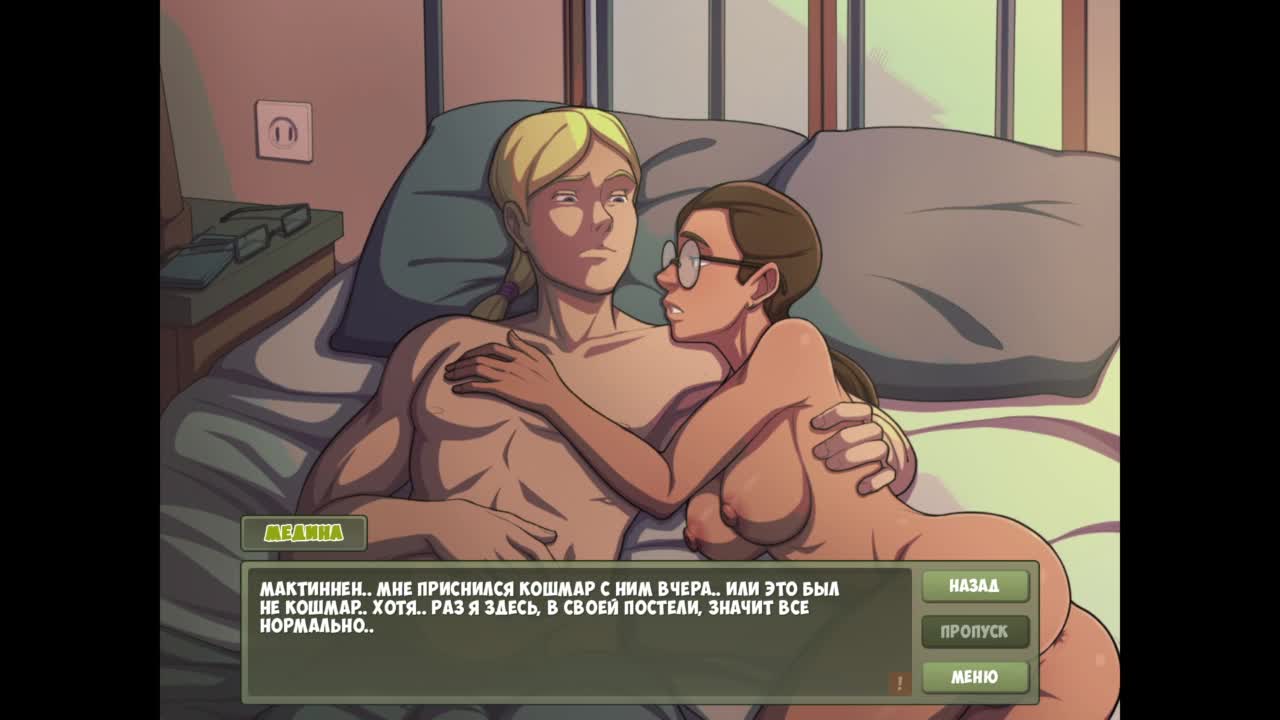
Task: Go back with the НАЗАД button
Action: click(975, 586)
